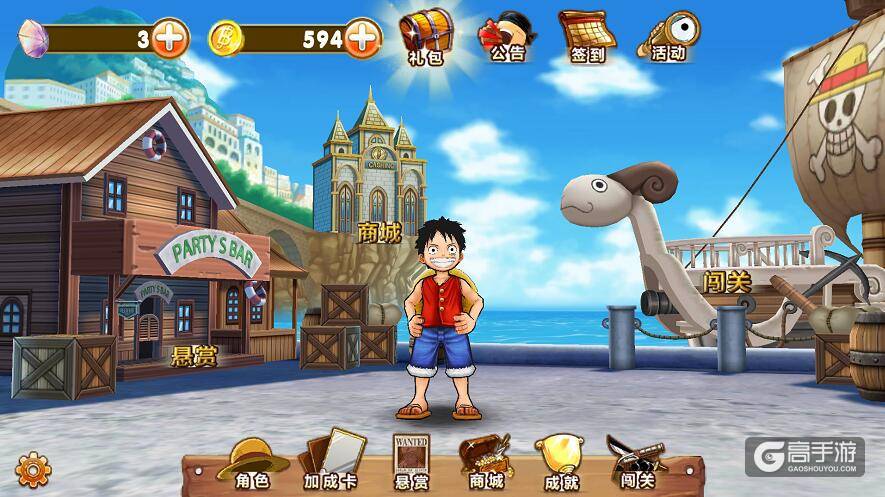Image resolution: width=885 pixels, height=497 pixels.
Task: Open the gear settings icon
Action: 34,468
